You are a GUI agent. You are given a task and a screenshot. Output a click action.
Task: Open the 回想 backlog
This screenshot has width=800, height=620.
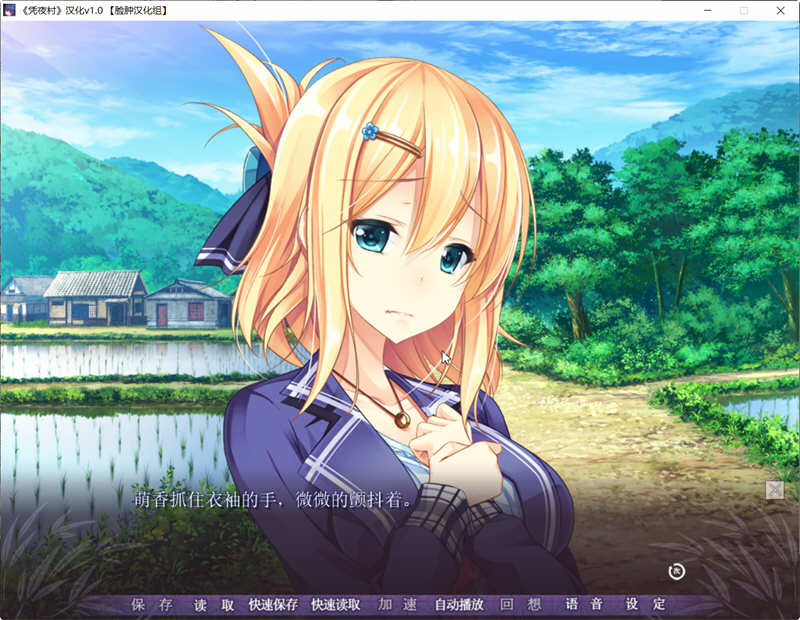coord(520,605)
